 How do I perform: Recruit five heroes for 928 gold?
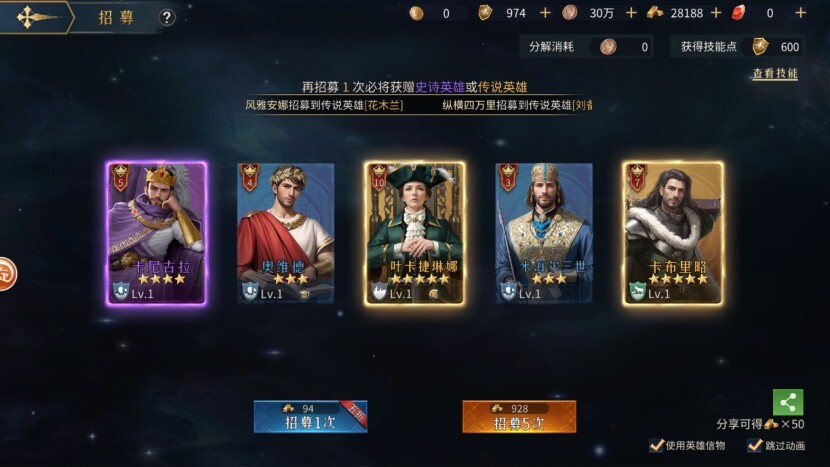(519, 416)
